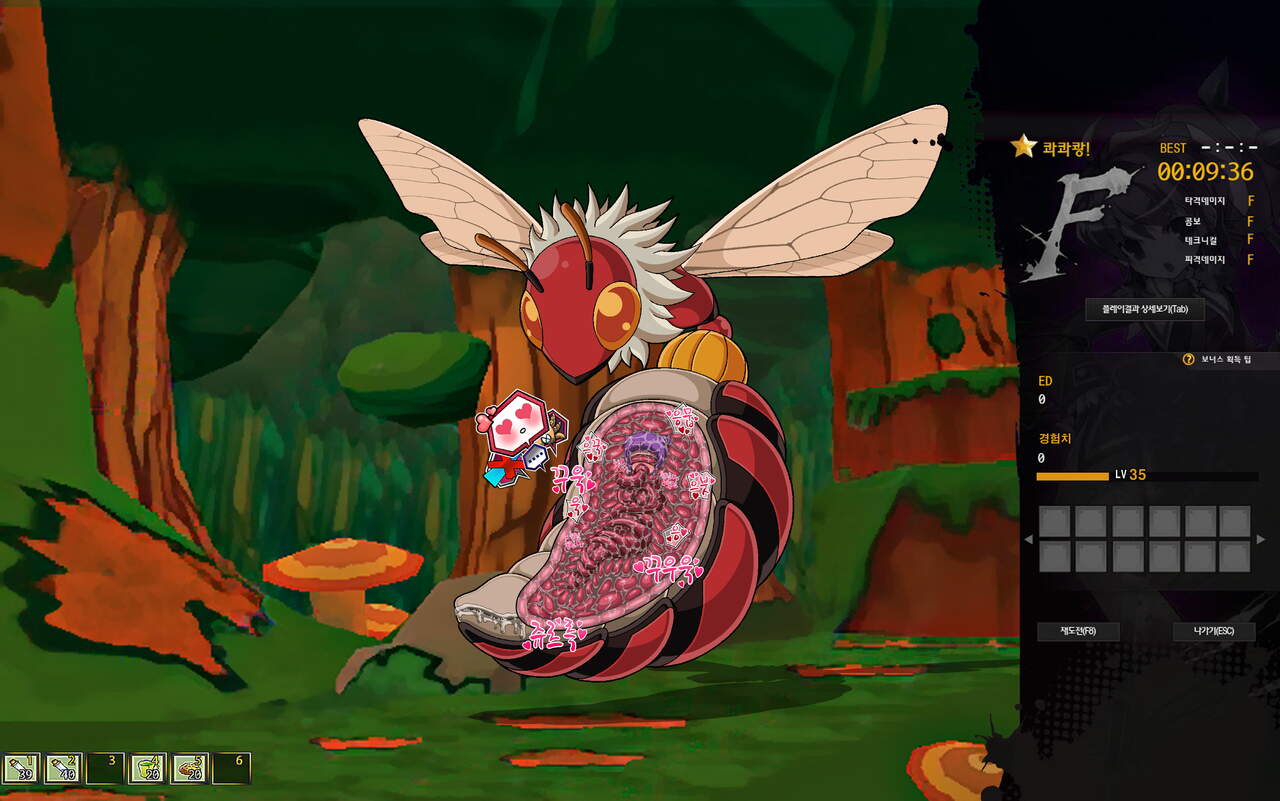Use the potion vial in slot 1

21,768
